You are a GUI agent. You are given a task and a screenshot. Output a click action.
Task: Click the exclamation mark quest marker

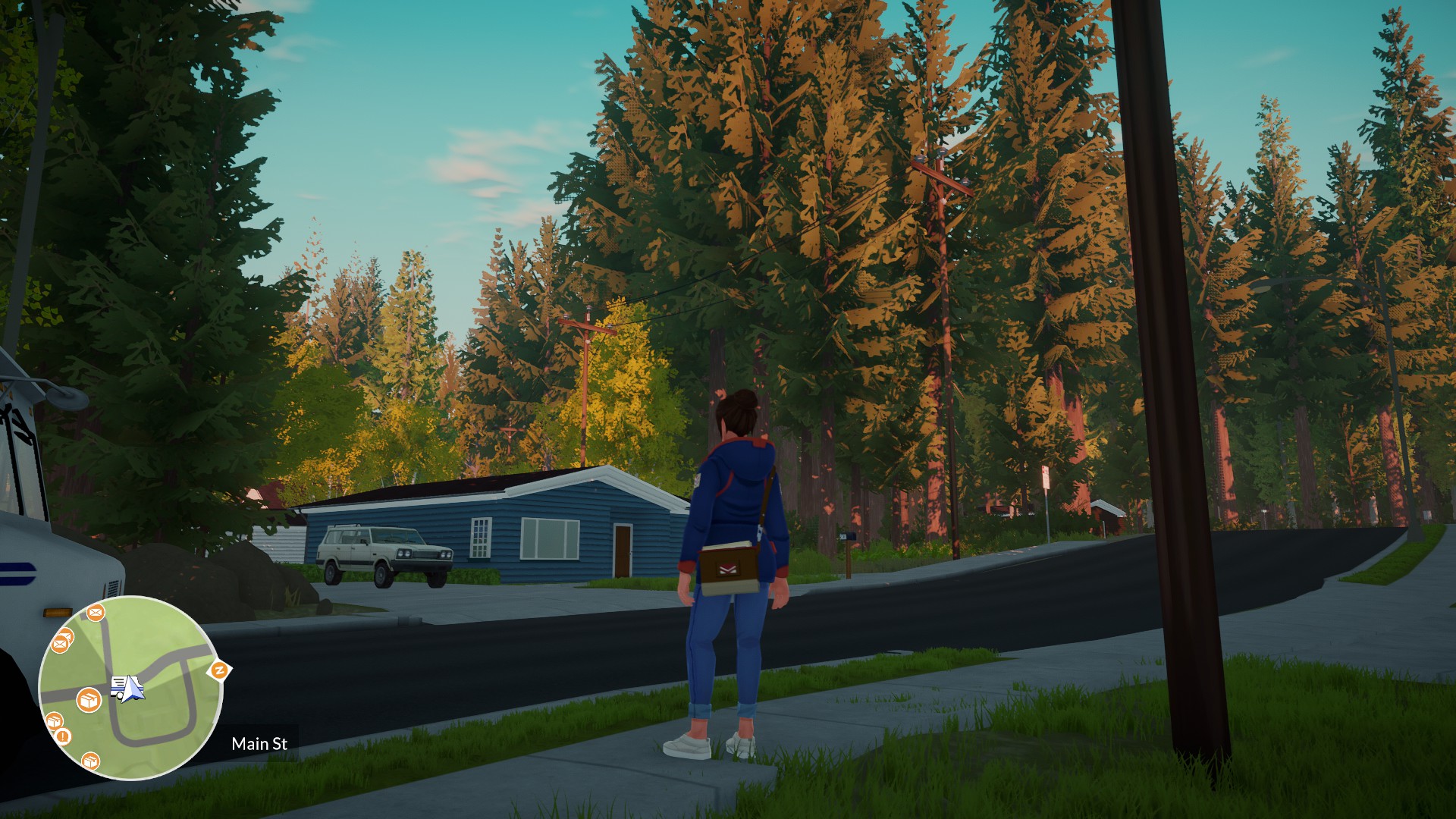[x=63, y=735]
